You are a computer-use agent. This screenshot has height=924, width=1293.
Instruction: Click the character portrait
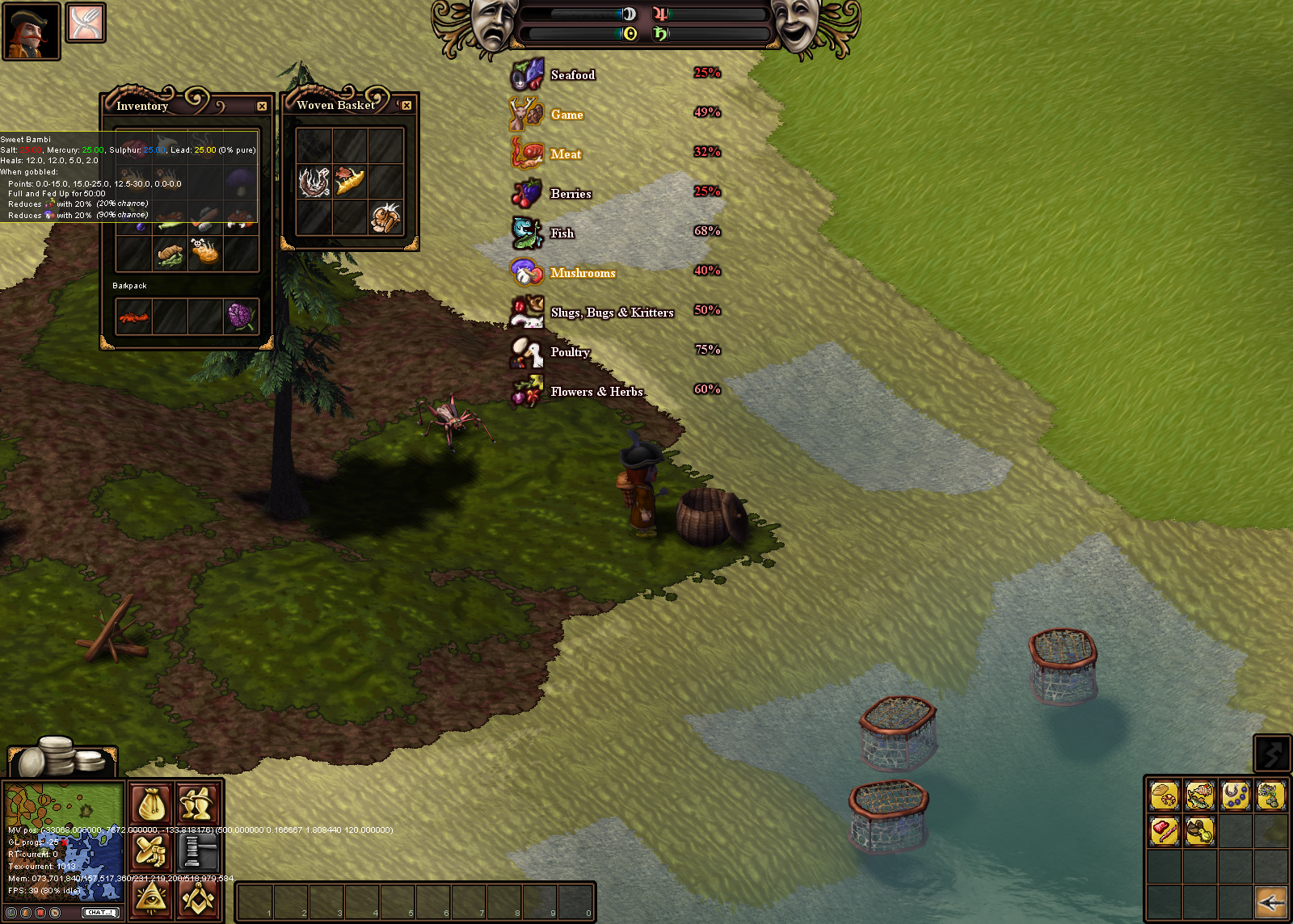[x=31, y=31]
